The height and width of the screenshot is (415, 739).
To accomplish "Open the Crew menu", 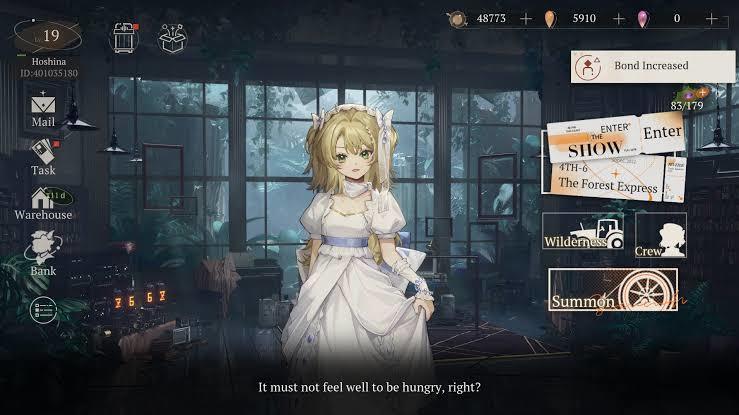I will point(660,233).
